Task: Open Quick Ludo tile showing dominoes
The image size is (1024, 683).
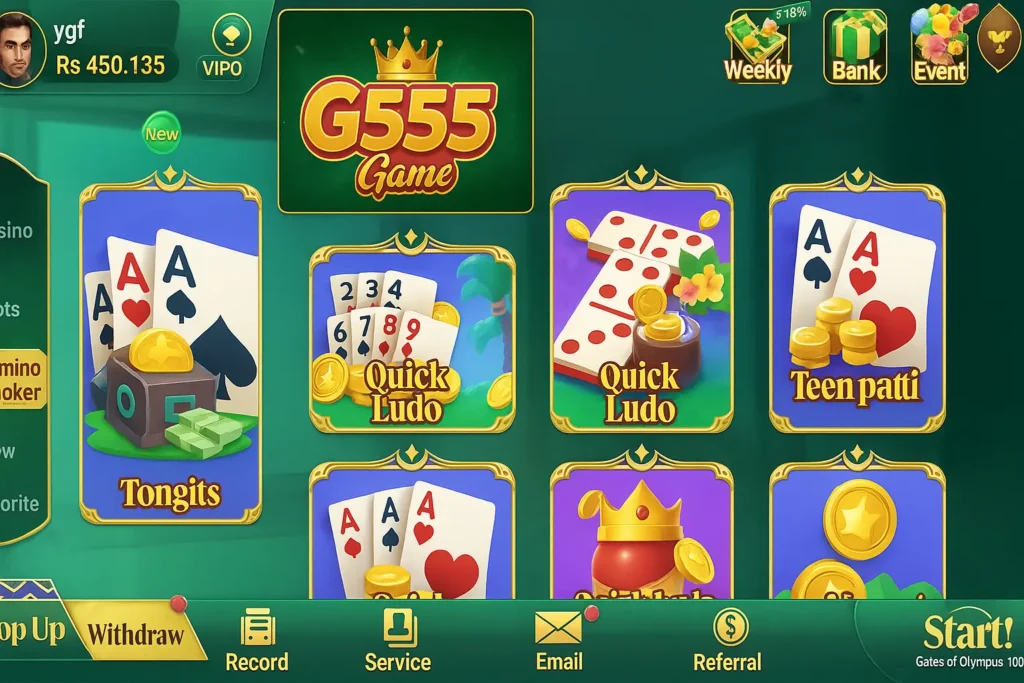Action: tap(641, 308)
